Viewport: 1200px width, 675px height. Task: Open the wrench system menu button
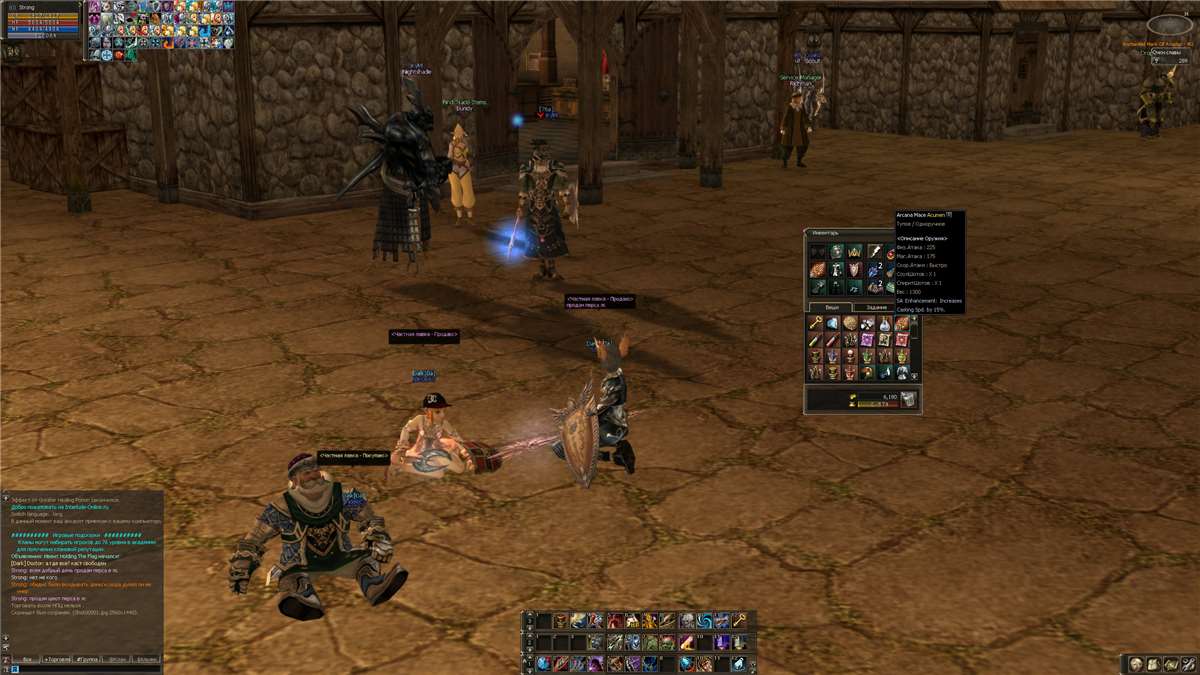pos(1187,664)
